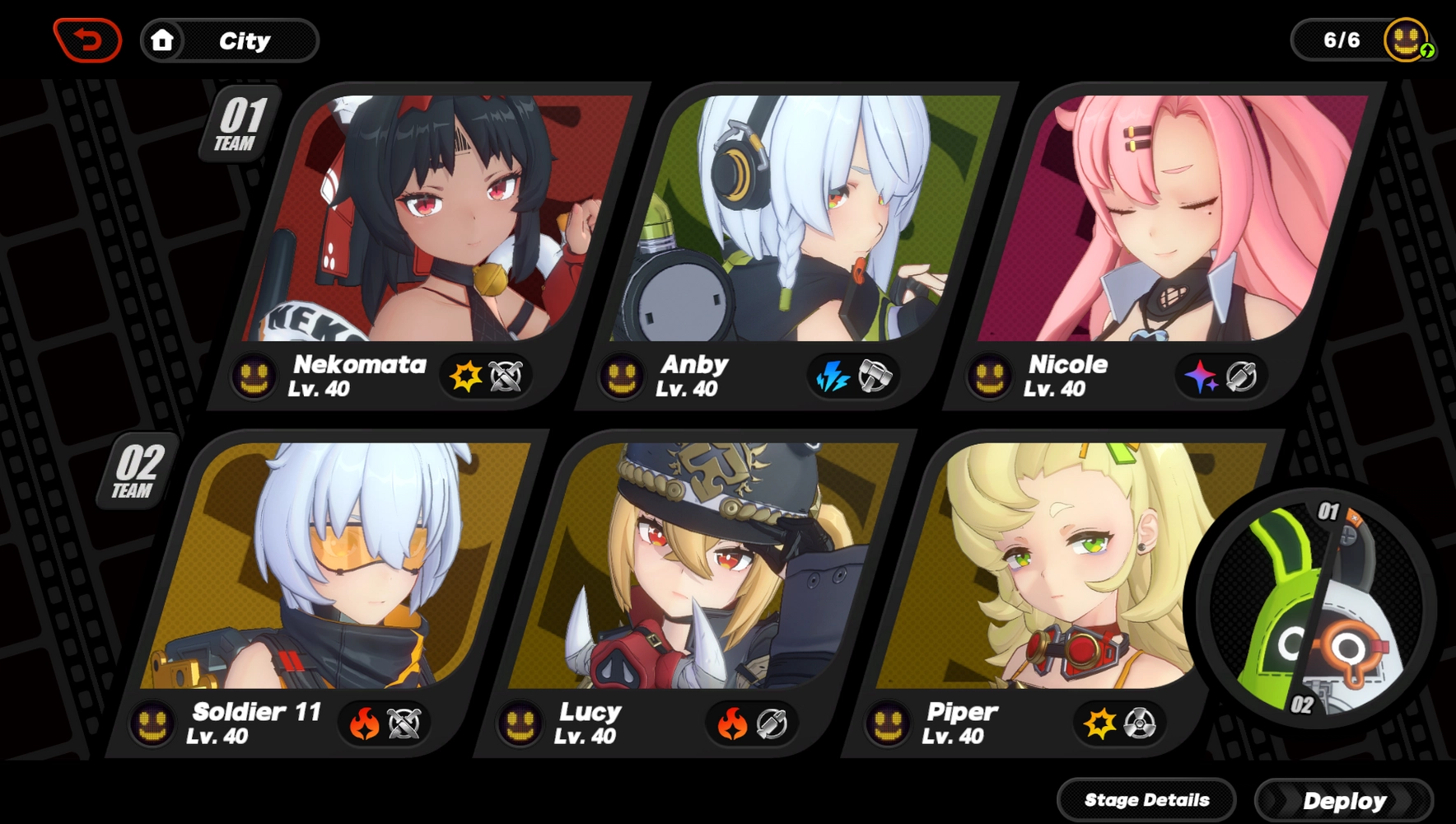Screen dimensions: 1456x824
Task: Toggle the green refresh arrow on the smiley badge
Action: point(1426,51)
